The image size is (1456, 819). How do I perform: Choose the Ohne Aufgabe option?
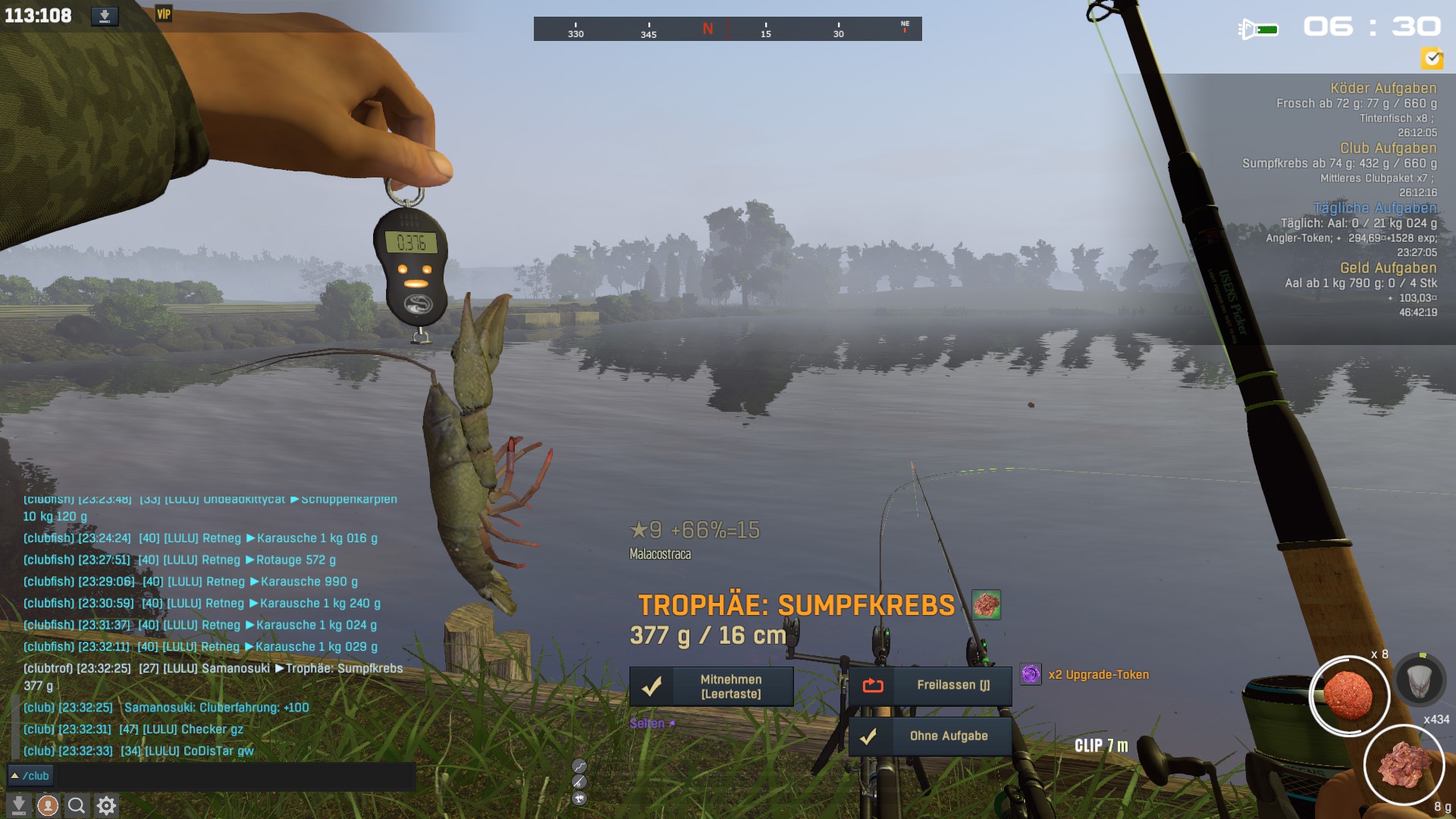tap(930, 736)
